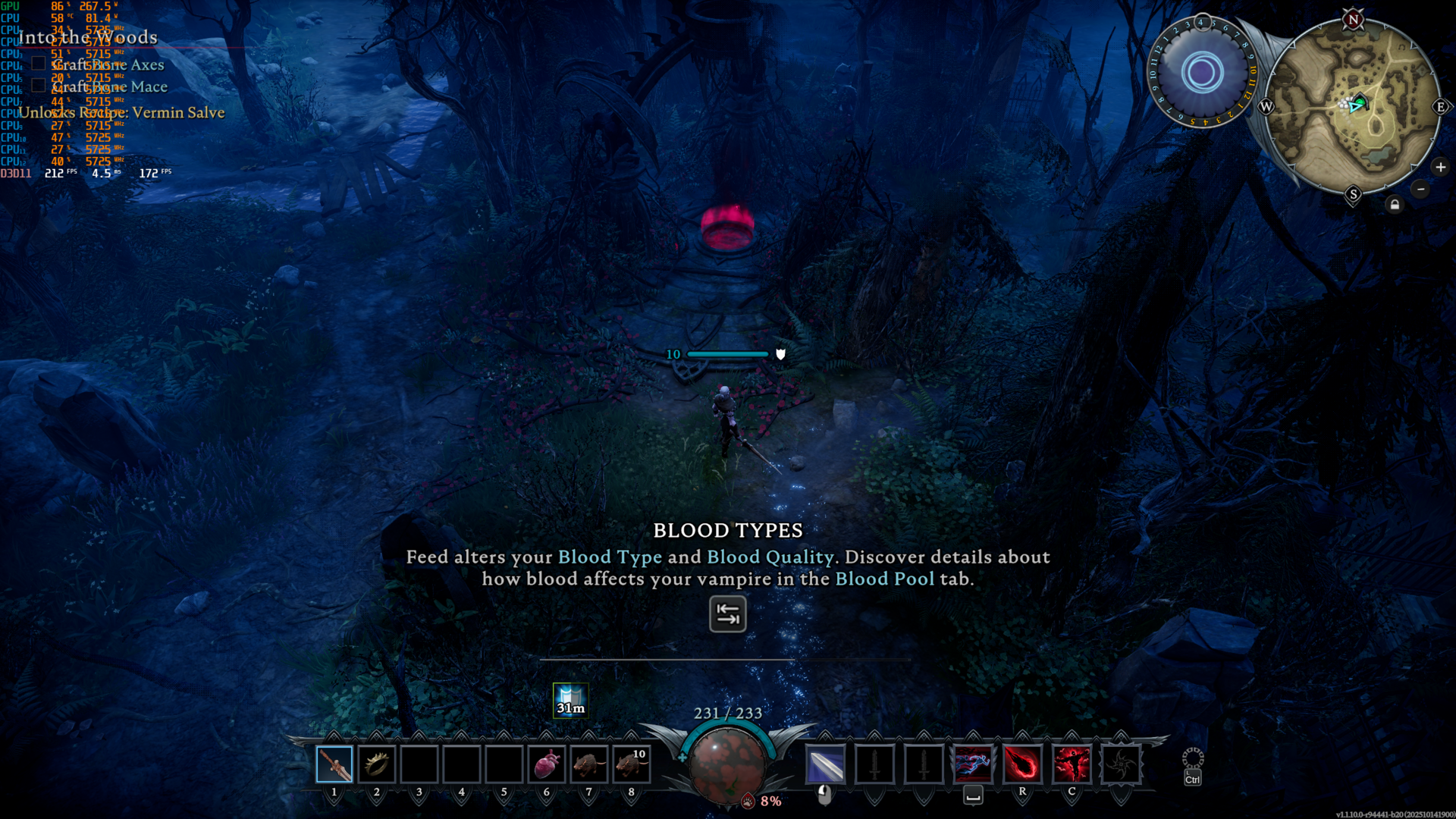Click the day-night cycle clock
The height and width of the screenshot is (819, 1456).
pyautogui.click(x=1202, y=73)
